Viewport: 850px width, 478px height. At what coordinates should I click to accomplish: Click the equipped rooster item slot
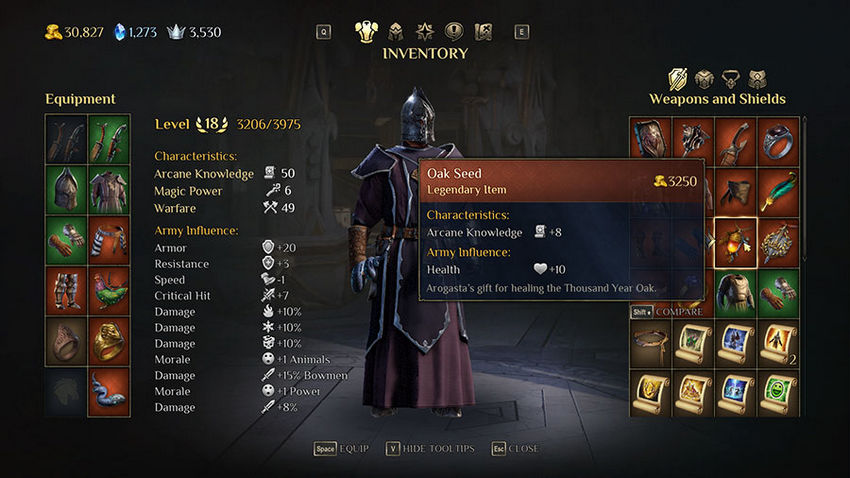tap(109, 290)
